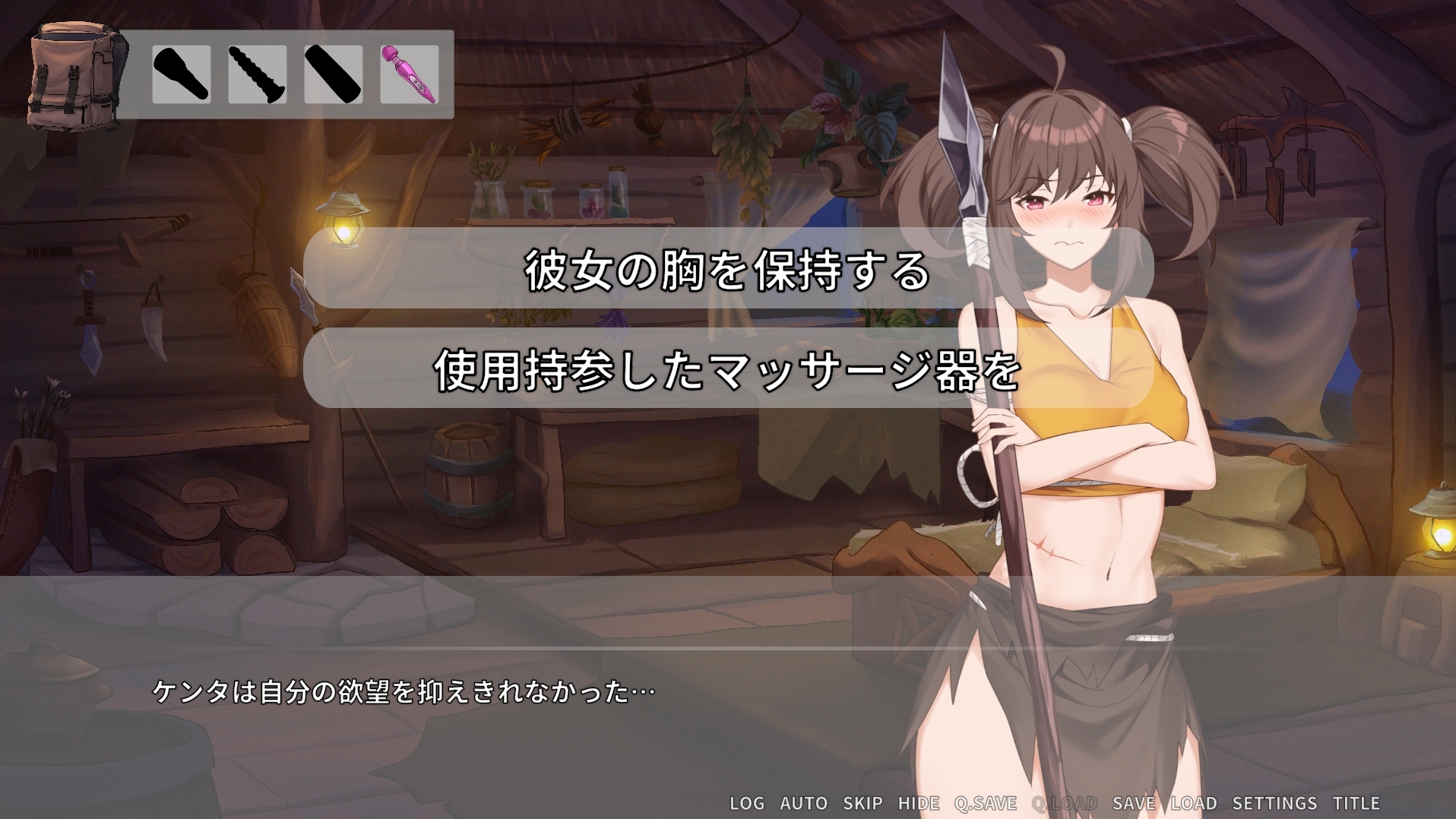Open the dialogue LOG viewer
Viewport: 1456px width, 819px height.
[749, 803]
